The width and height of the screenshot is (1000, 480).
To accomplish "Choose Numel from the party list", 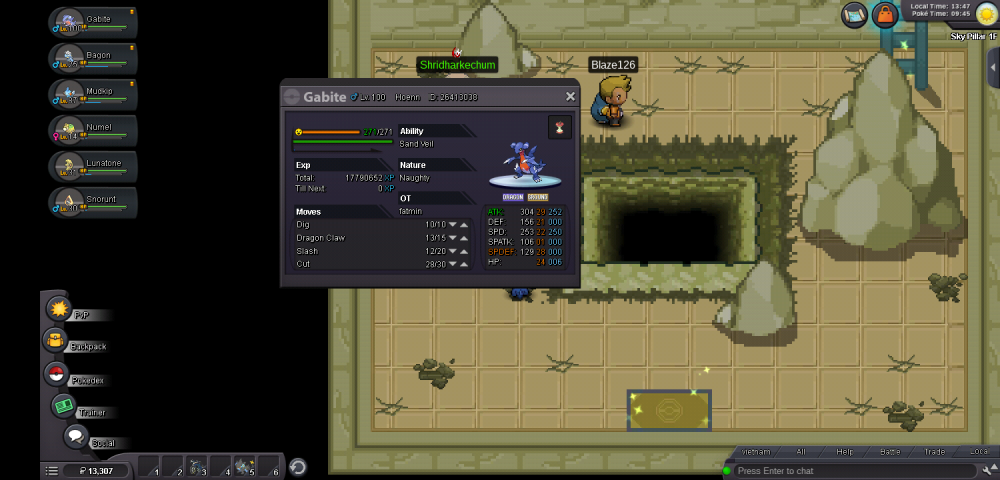I will (x=93, y=131).
